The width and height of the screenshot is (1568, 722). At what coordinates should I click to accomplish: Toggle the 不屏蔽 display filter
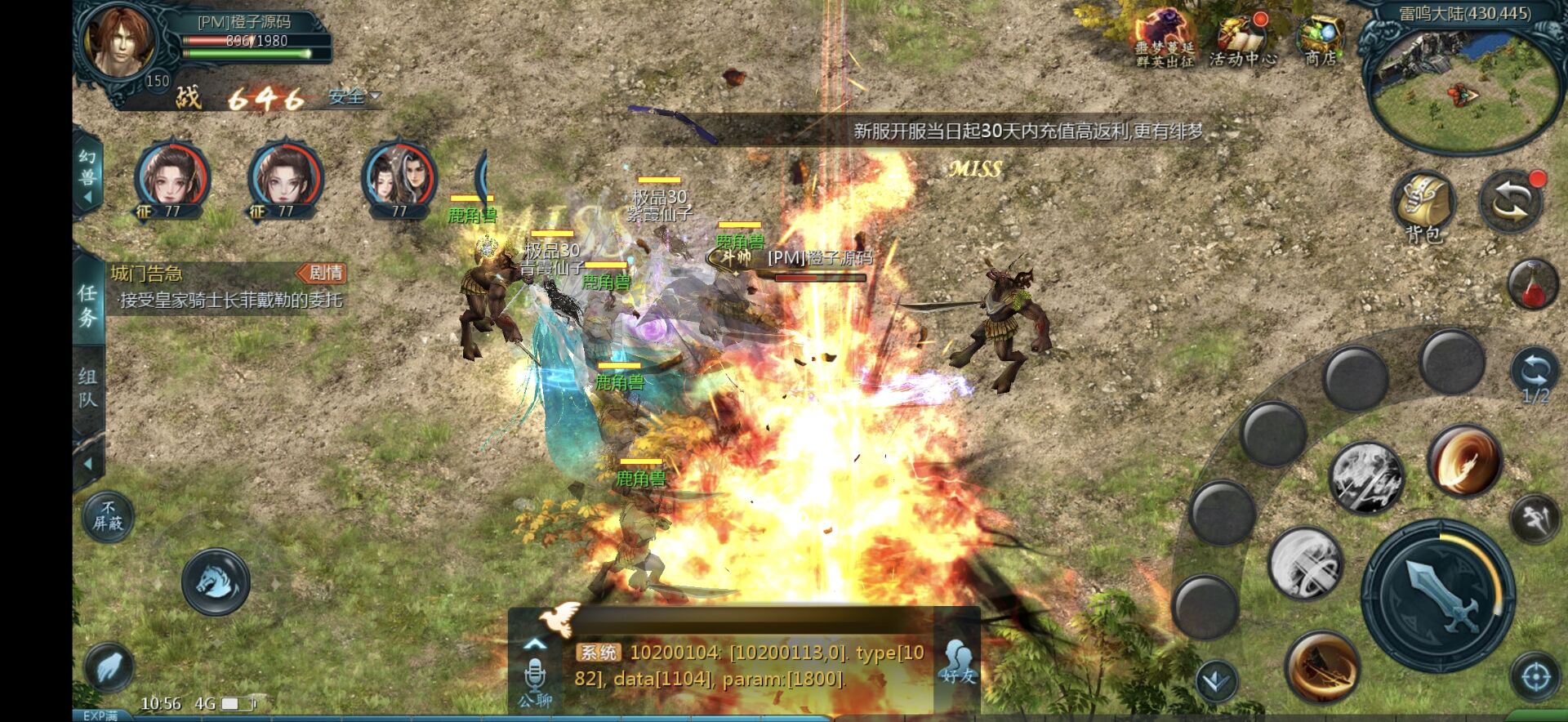(108, 515)
